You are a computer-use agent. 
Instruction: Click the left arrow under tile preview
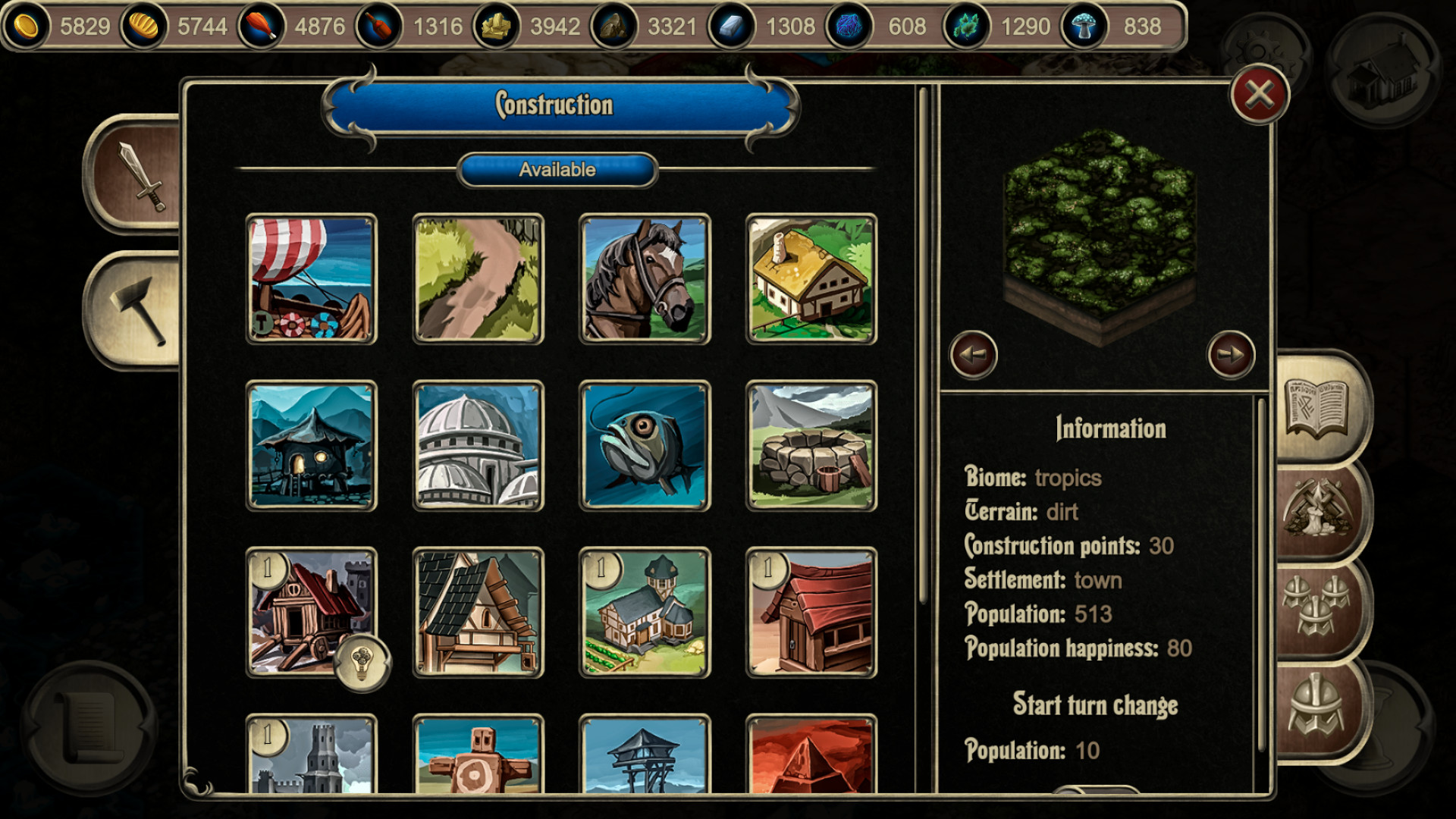tap(974, 353)
